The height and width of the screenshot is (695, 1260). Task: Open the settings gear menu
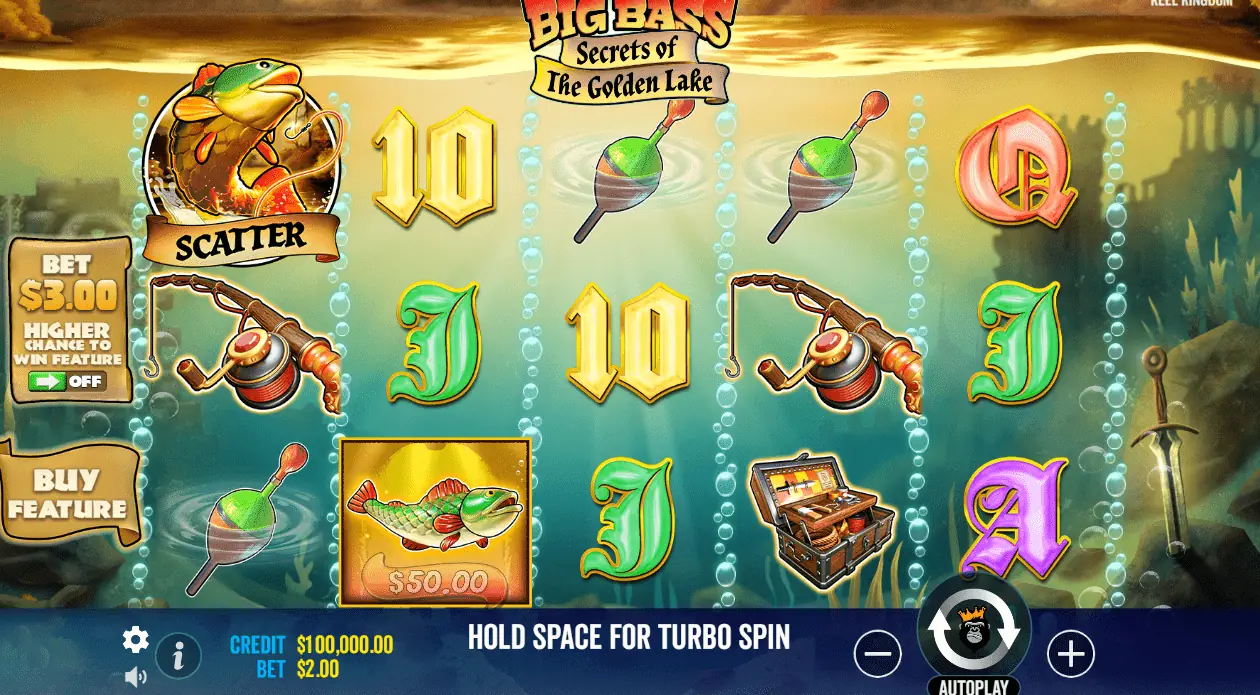click(136, 640)
